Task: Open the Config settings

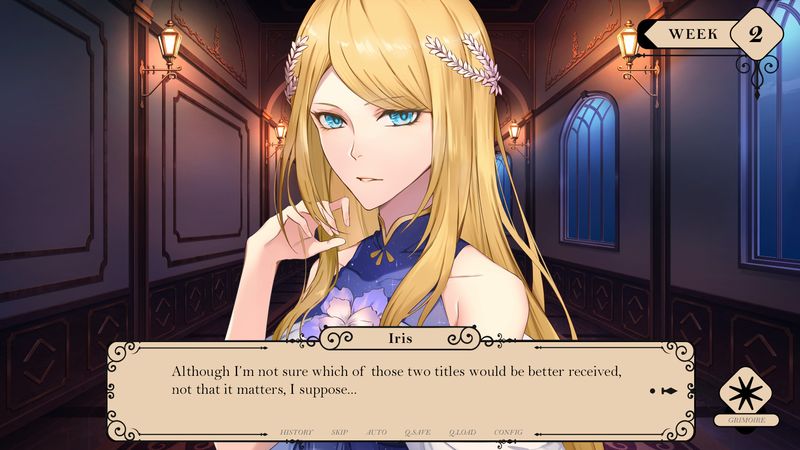Action: pyautogui.click(x=508, y=432)
